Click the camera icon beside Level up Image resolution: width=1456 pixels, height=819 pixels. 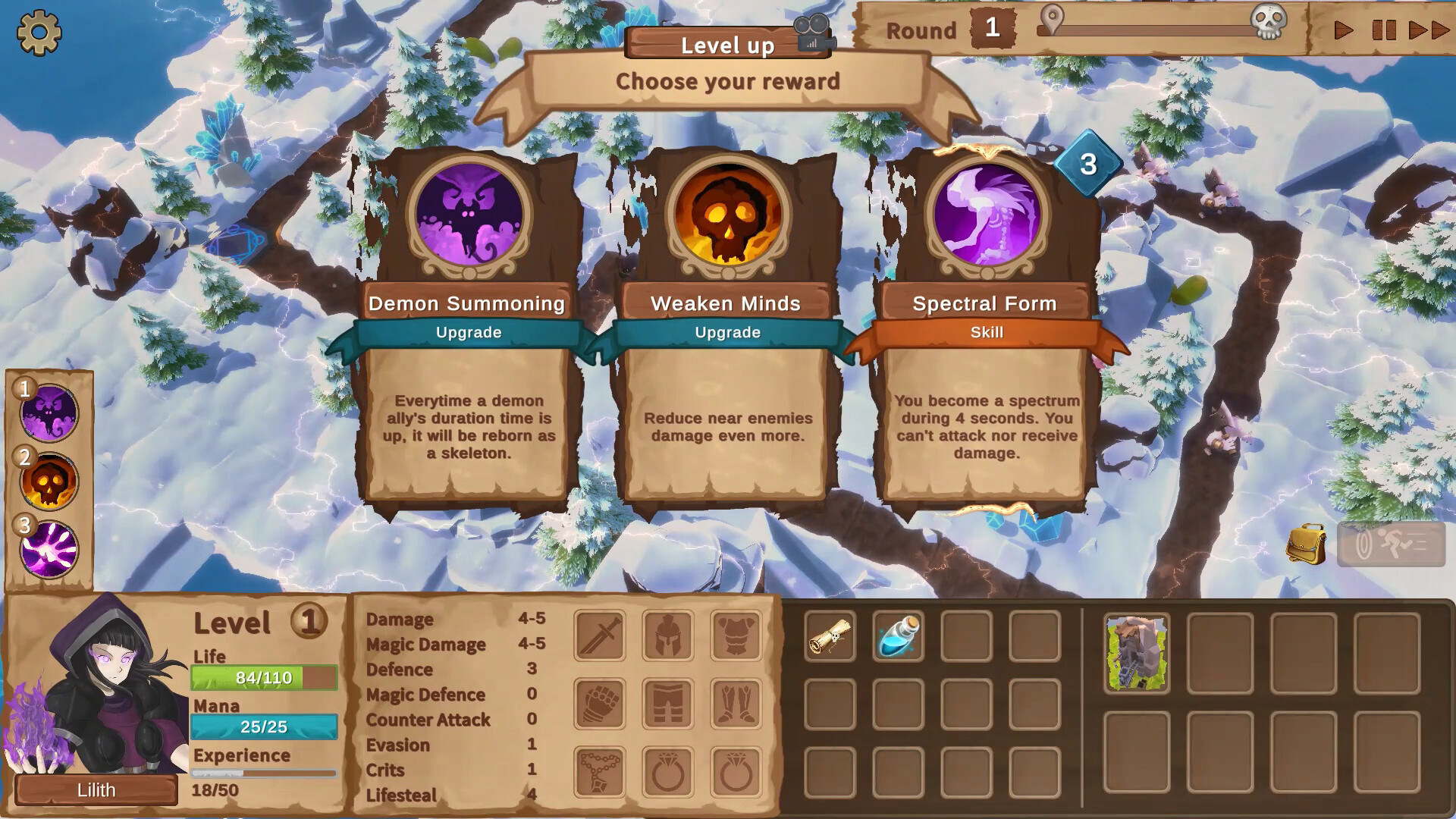coord(814,33)
